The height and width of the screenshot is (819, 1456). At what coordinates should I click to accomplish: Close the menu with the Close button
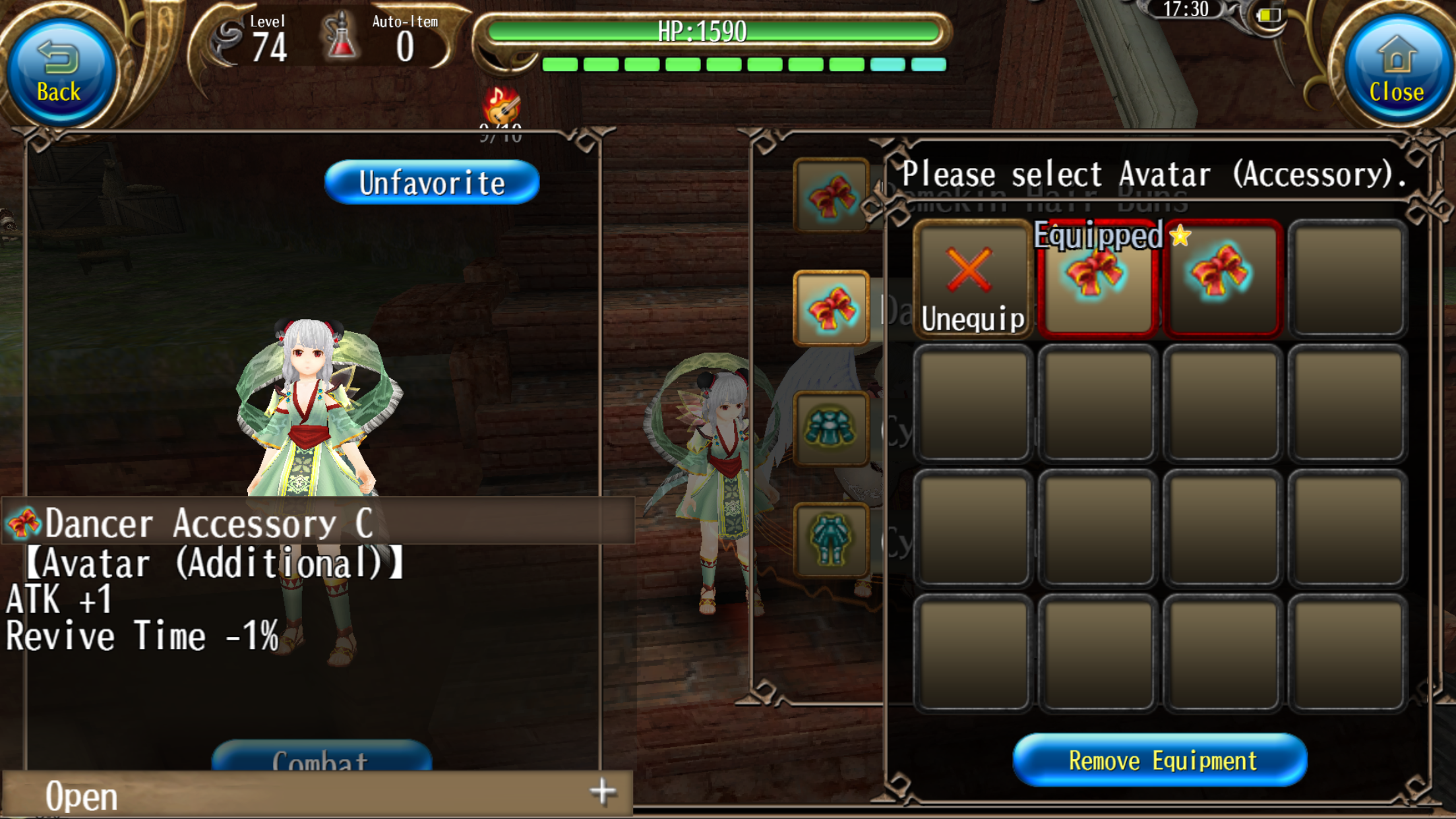point(1395,73)
